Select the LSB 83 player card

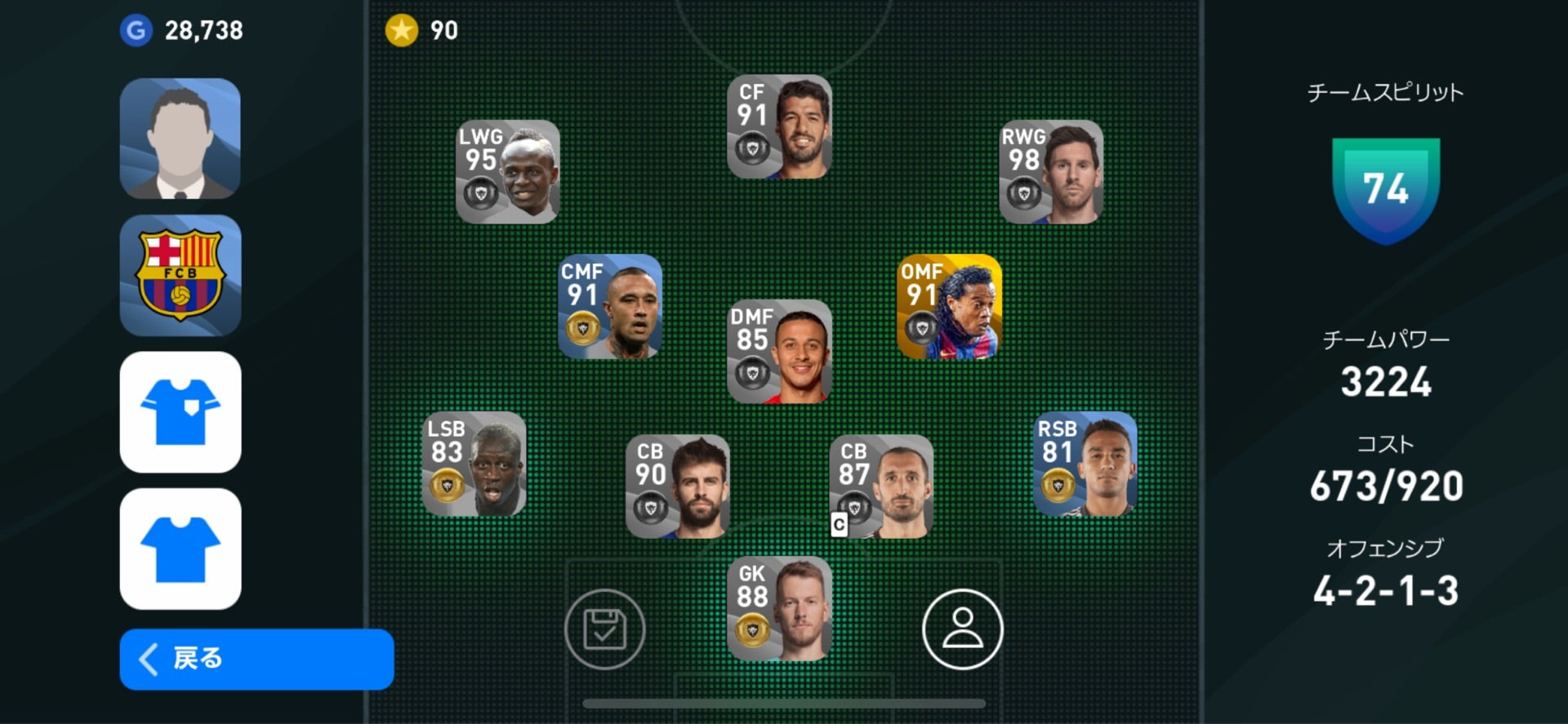[x=474, y=464]
